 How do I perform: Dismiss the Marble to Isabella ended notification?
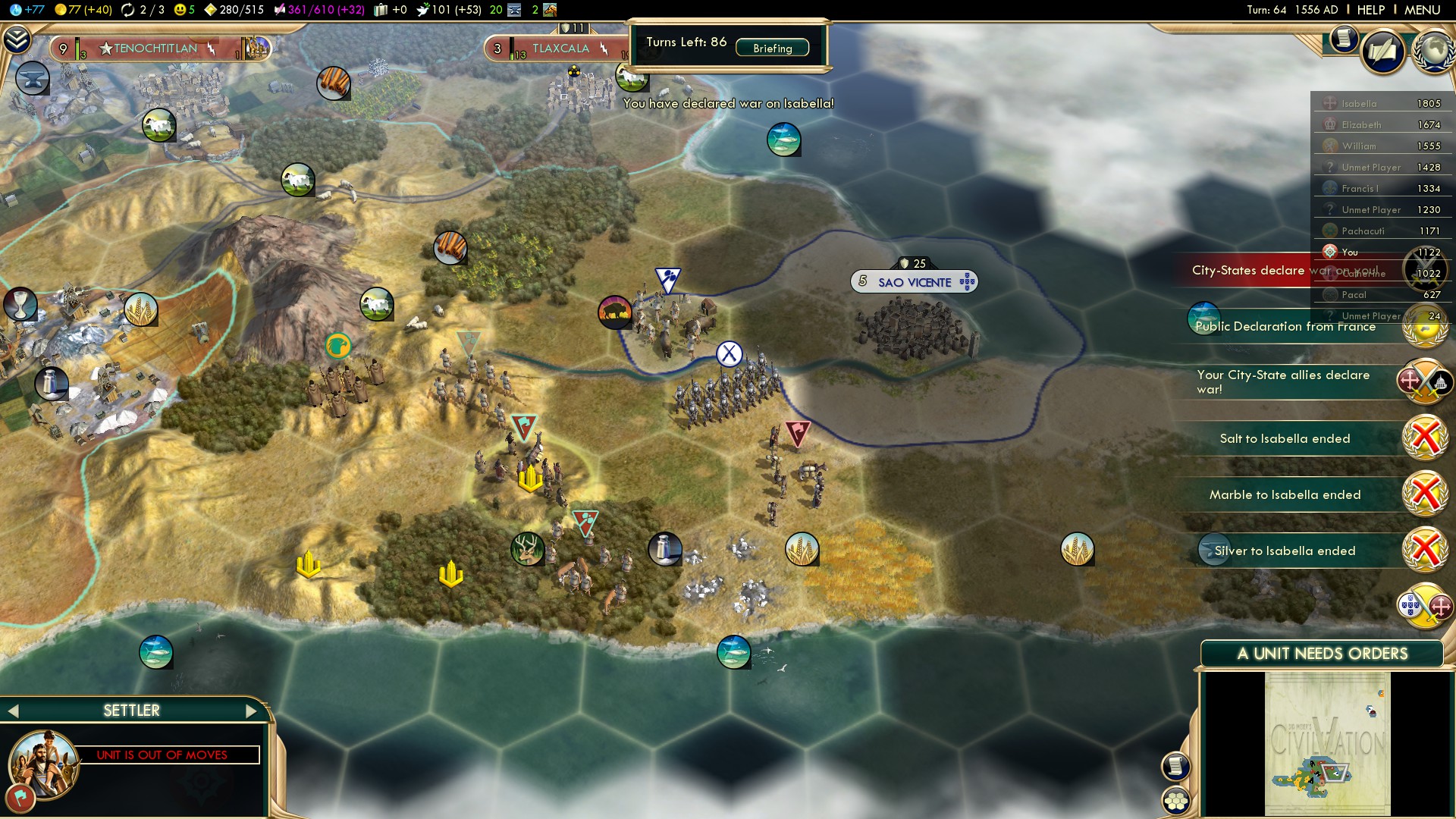click(1425, 494)
